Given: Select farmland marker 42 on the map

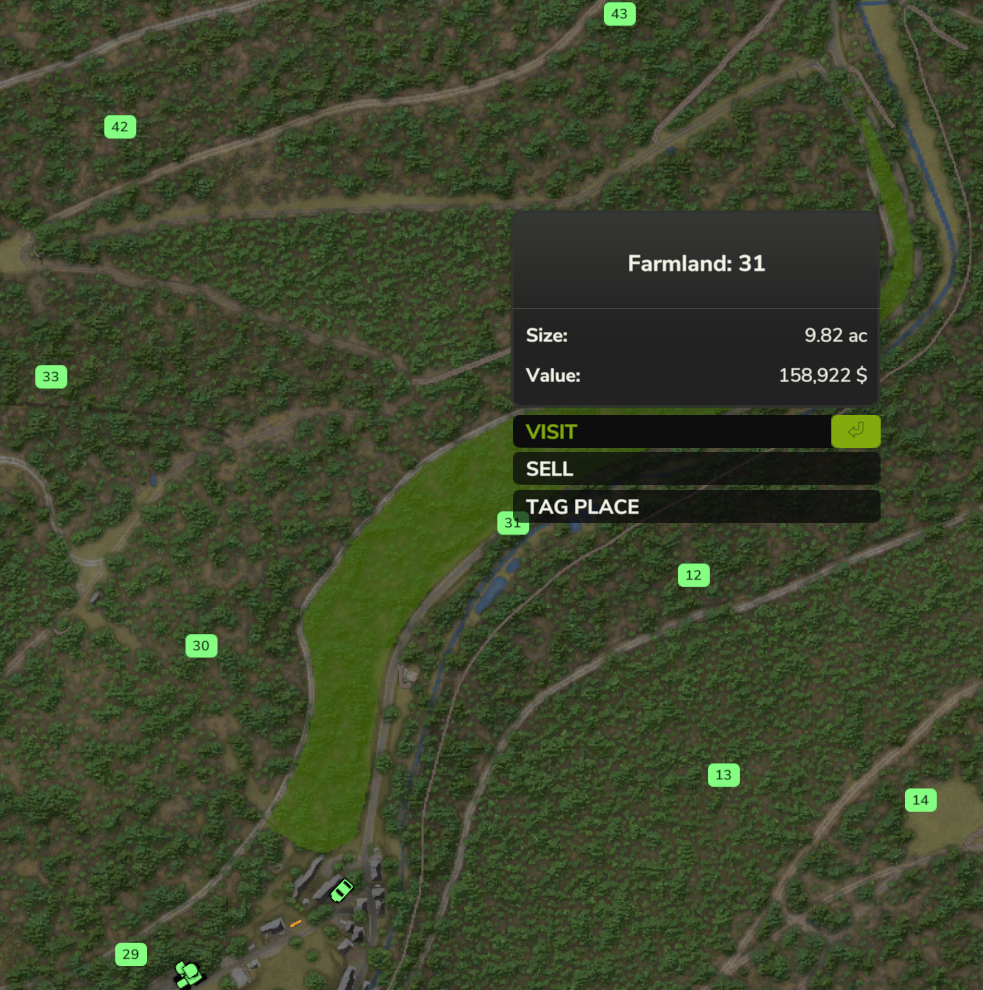Looking at the screenshot, I should pyautogui.click(x=120, y=127).
